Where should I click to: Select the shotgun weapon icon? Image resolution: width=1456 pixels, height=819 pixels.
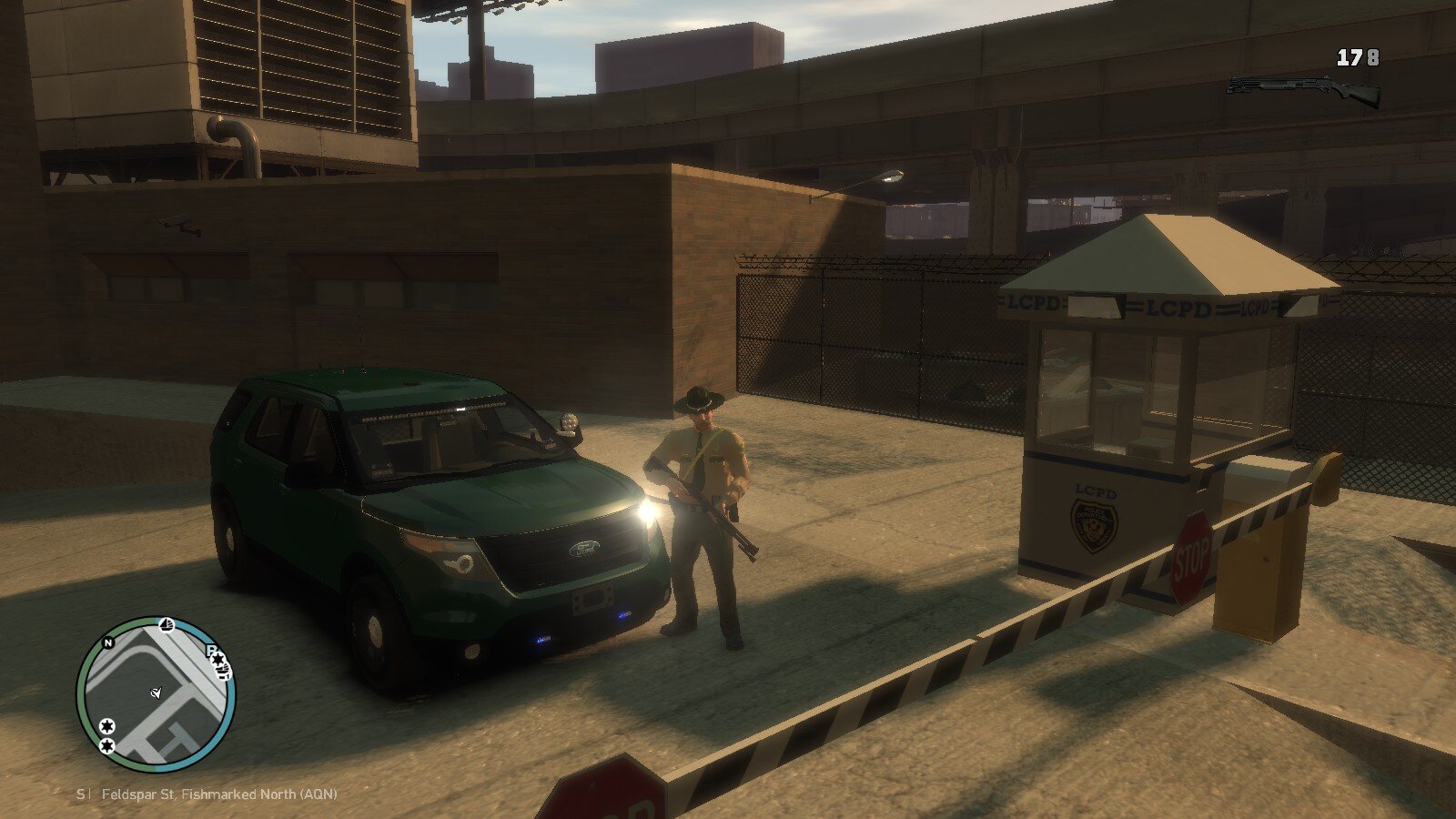click(1303, 89)
